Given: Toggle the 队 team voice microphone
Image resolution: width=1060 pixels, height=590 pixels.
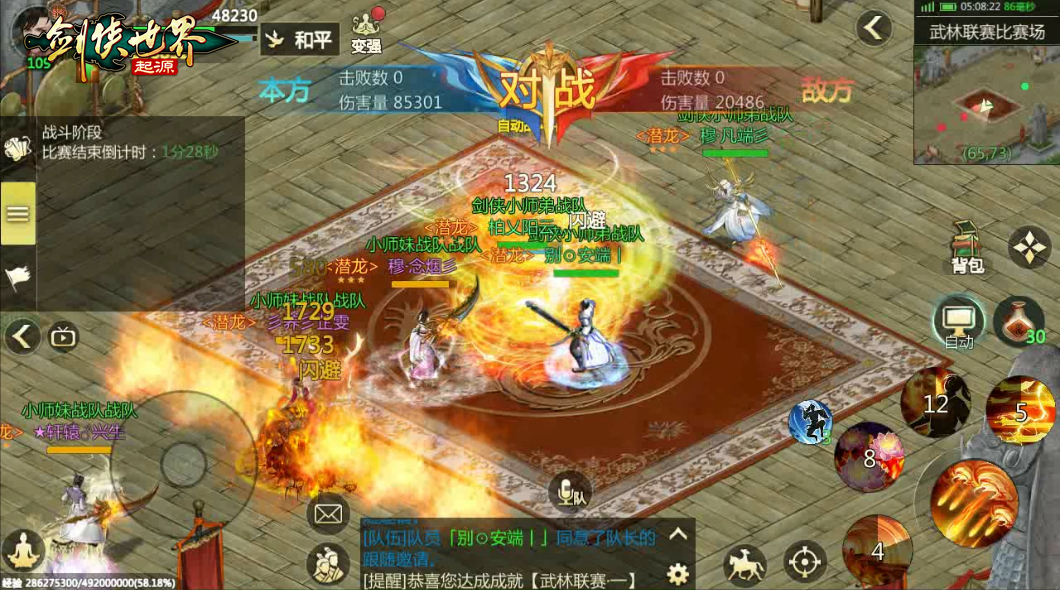Looking at the screenshot, I should pos(570,493).
